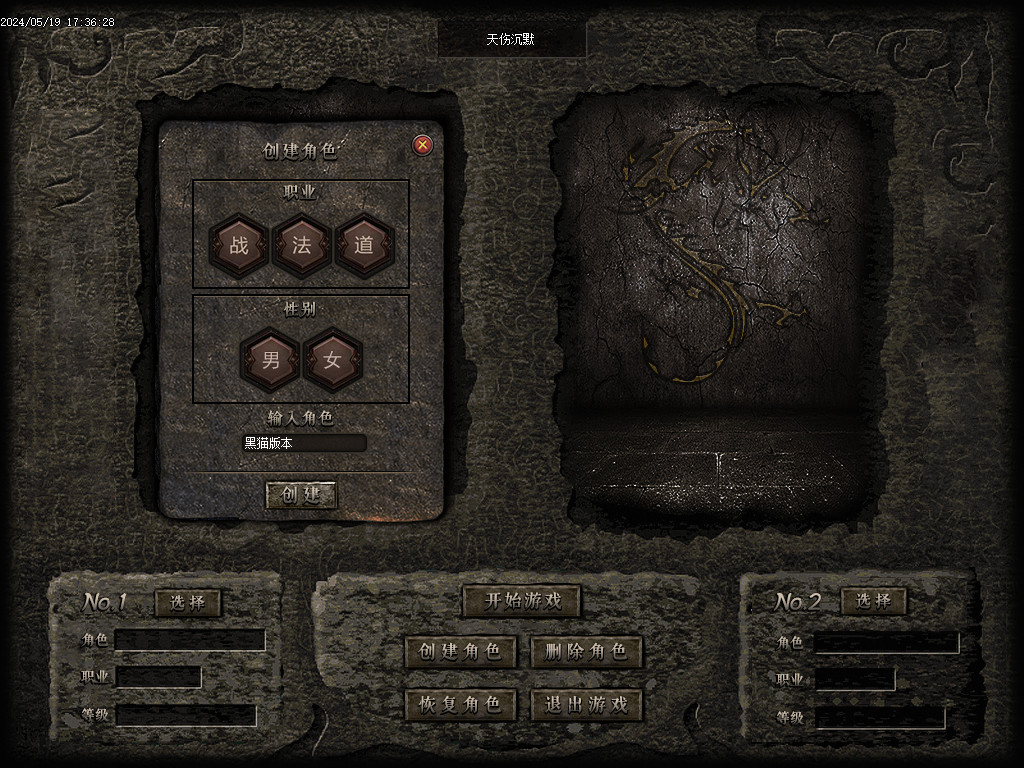Screen dimensions: 1024x768
Task: Start the game with 开始游戏
Action: pyautogui.click(x=521, y=601)
